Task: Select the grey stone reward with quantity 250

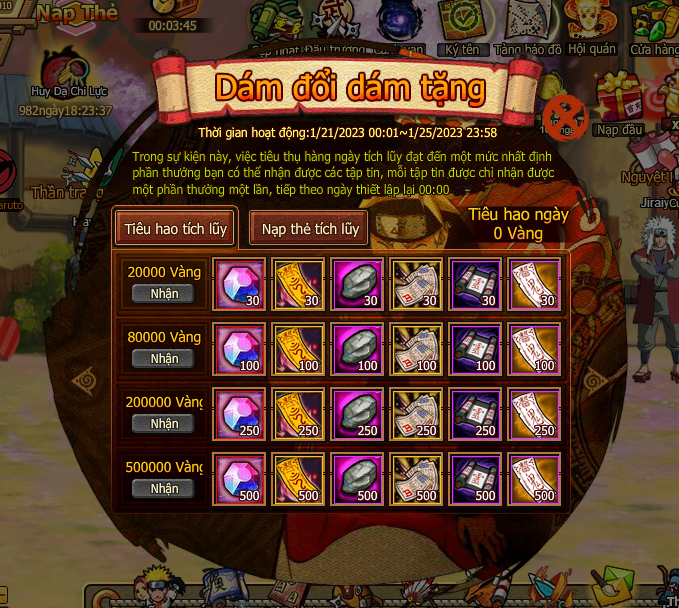Action: pos(358,413)
